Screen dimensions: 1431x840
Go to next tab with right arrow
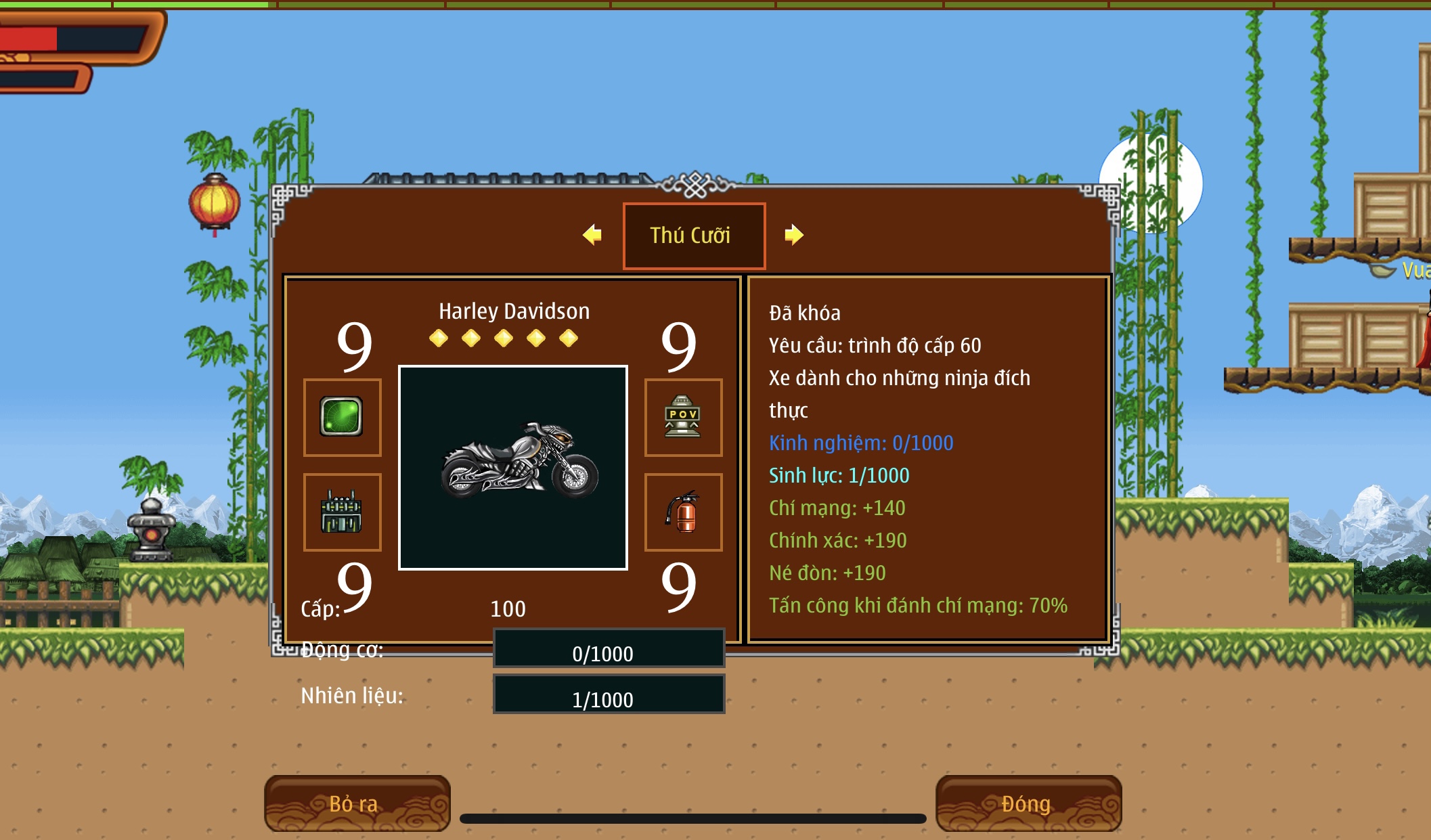coord(793,235)
